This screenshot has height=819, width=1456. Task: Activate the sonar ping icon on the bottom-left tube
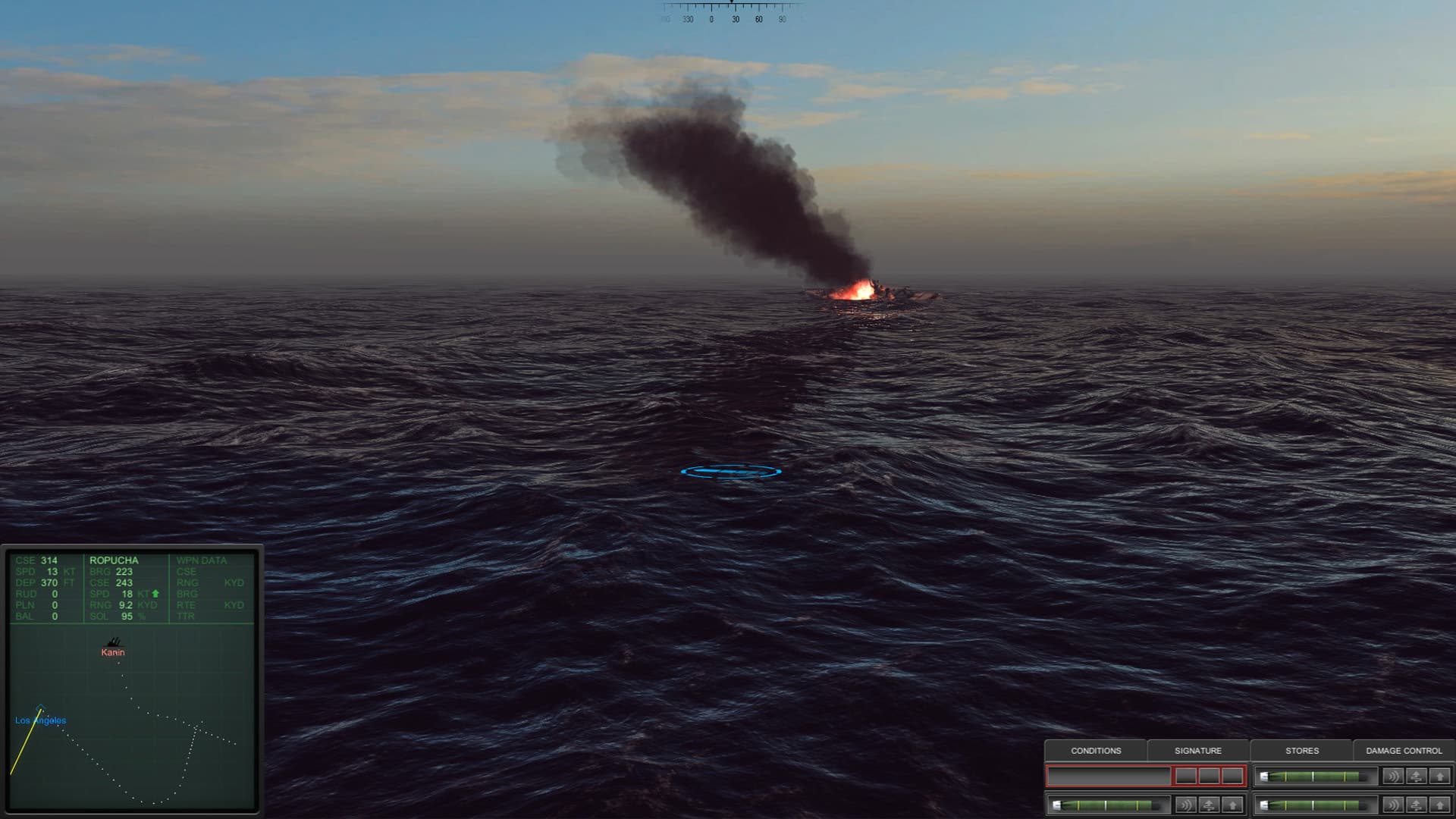[x=1185, y=806]
